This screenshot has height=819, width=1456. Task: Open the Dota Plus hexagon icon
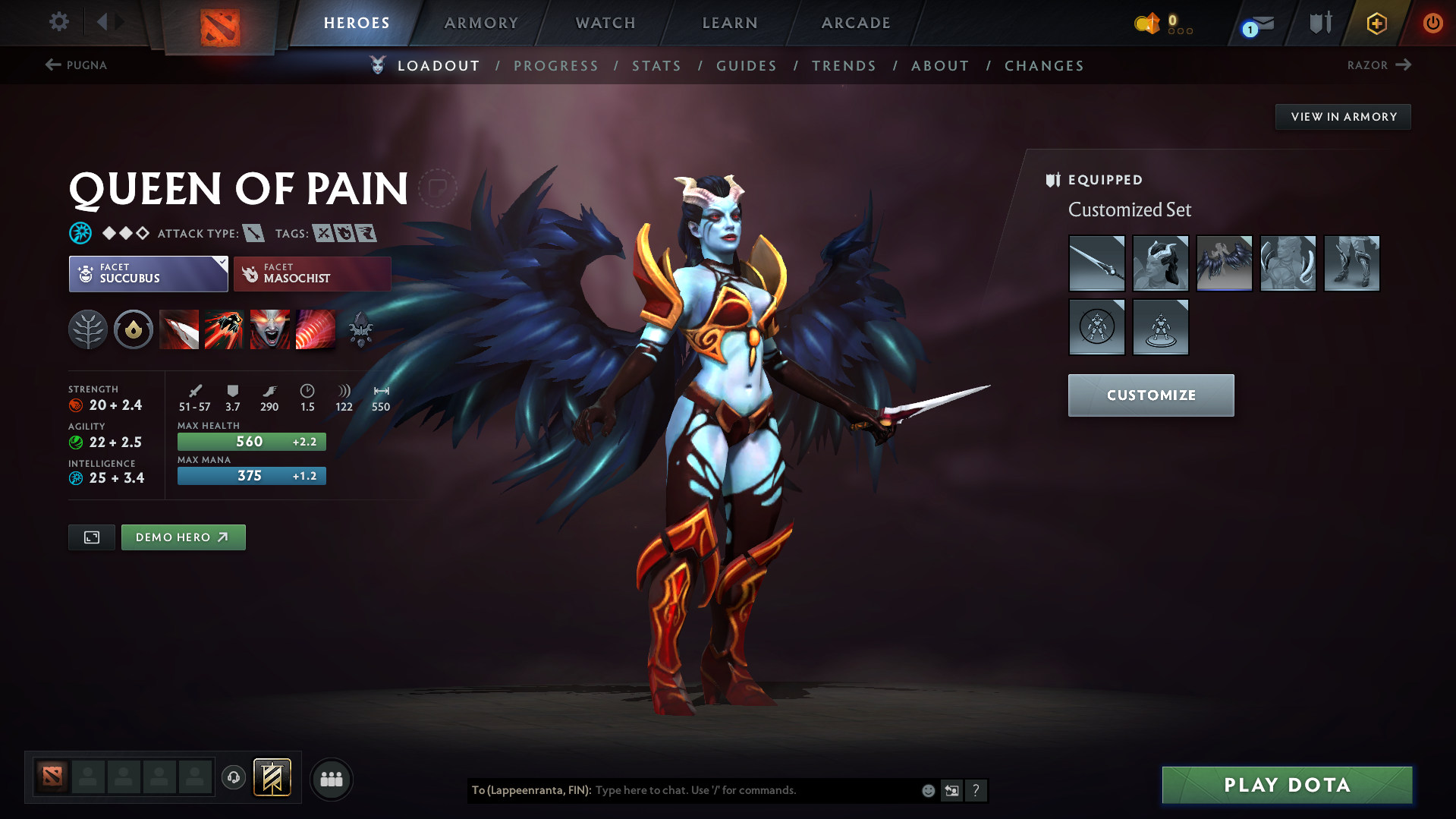tap(1376, 23)
